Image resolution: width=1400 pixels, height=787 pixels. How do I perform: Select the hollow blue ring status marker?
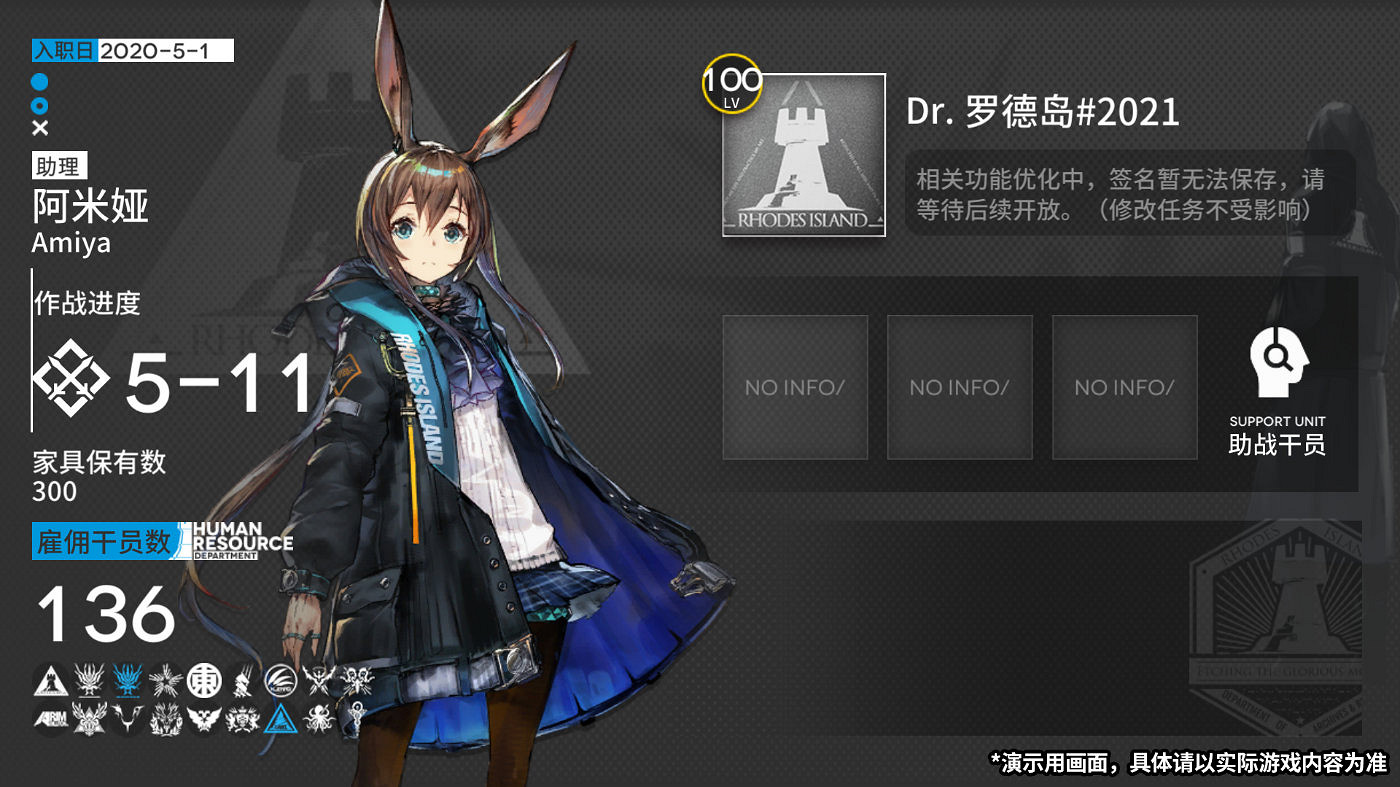[x=41, y=107]
